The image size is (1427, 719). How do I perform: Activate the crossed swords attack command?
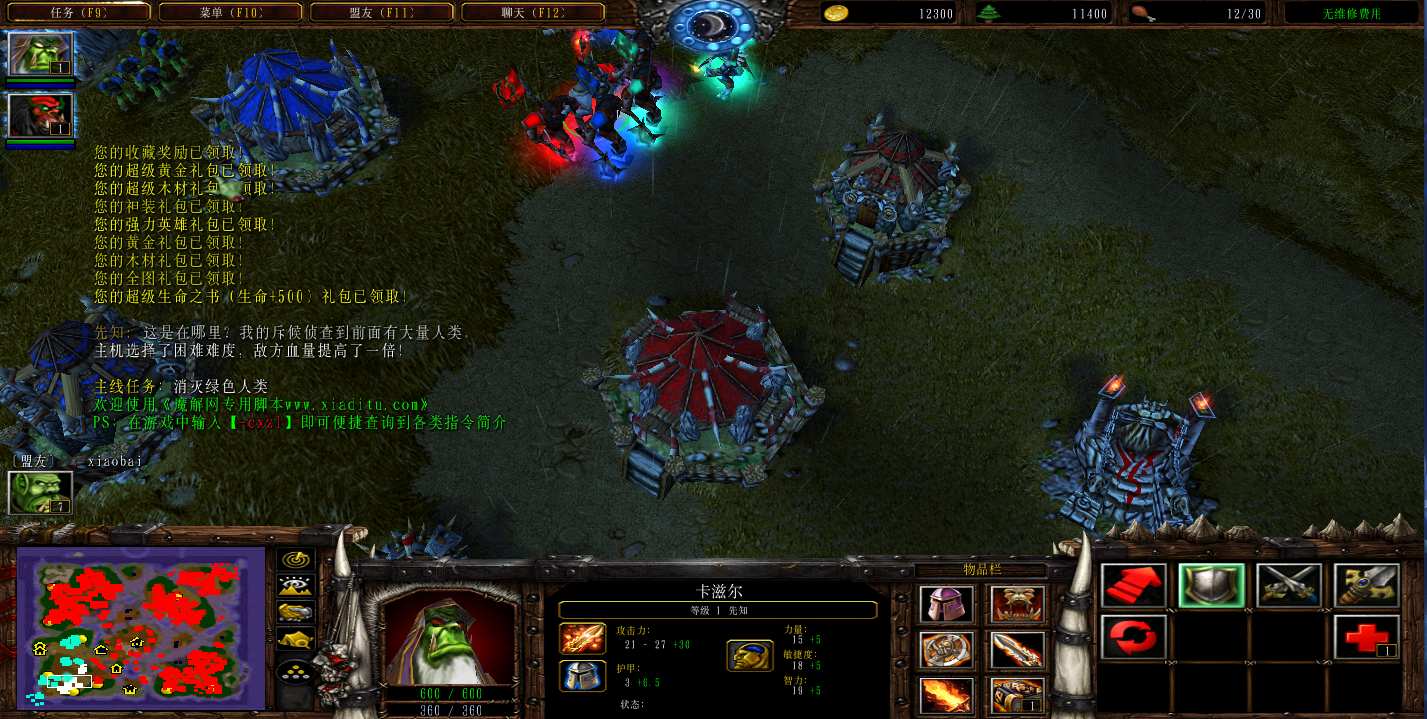pyautogui.click(x=1289, y=586)
